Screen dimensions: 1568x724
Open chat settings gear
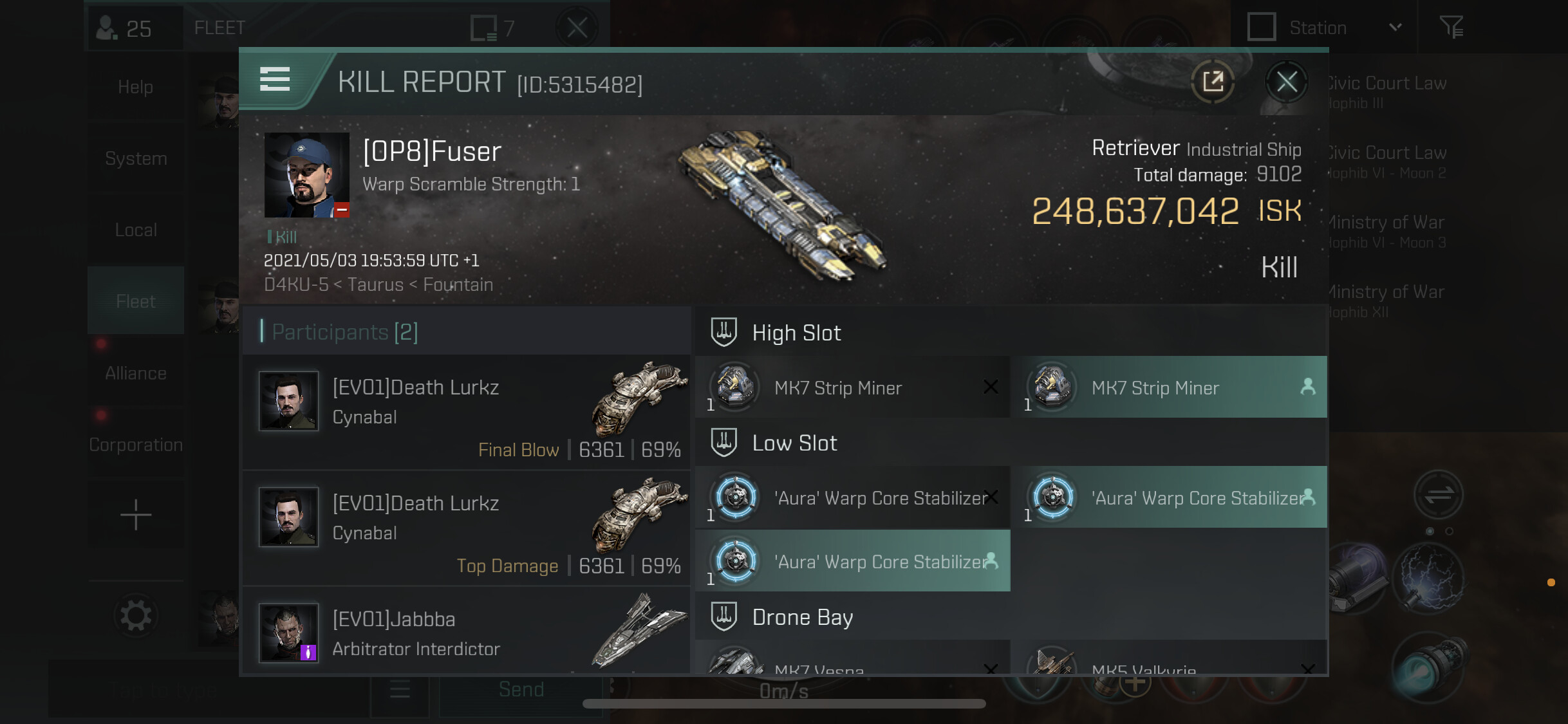(x=135, y=616)
